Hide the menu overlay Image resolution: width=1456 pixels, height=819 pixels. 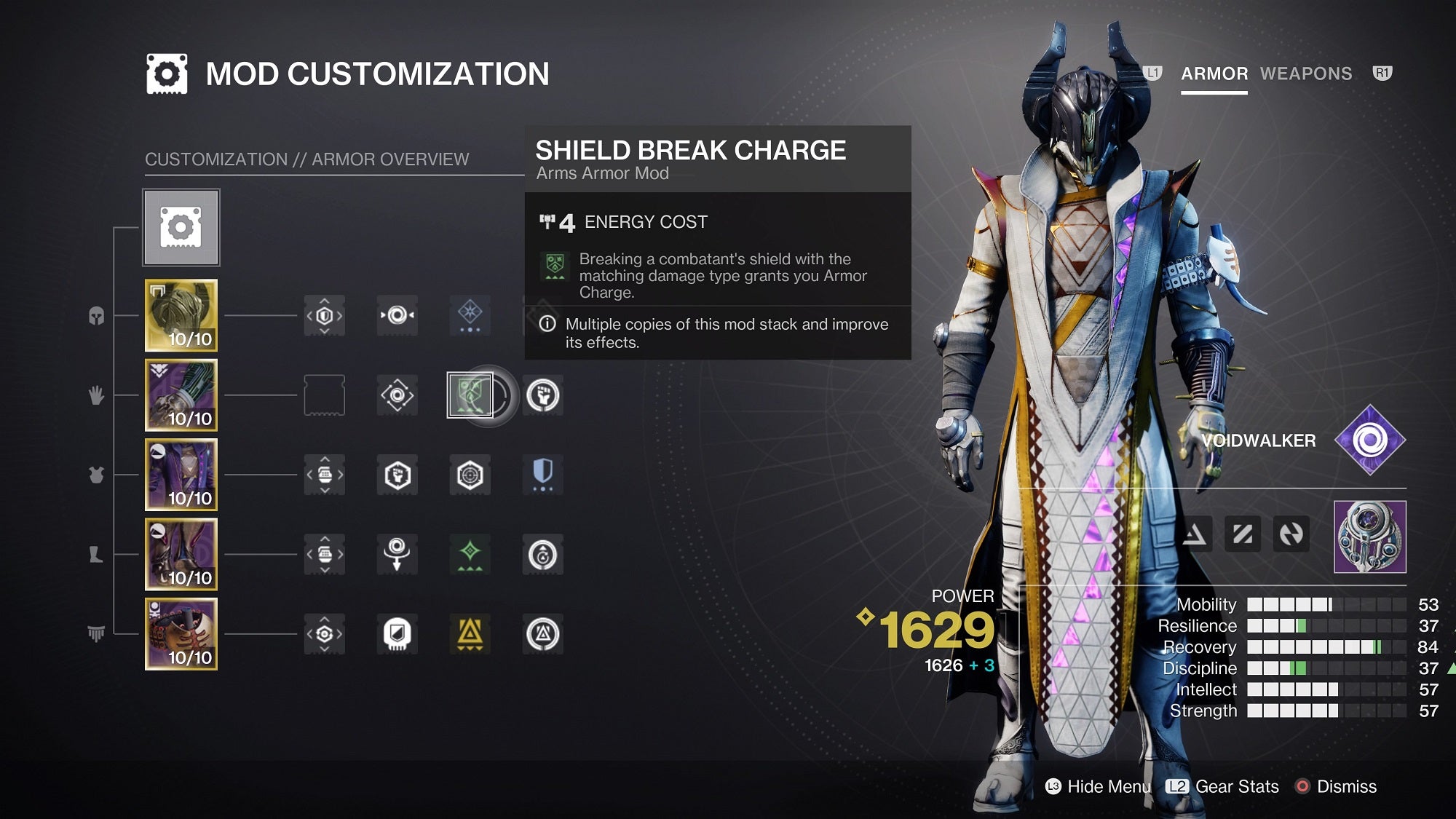click(x=1099, y=786)
